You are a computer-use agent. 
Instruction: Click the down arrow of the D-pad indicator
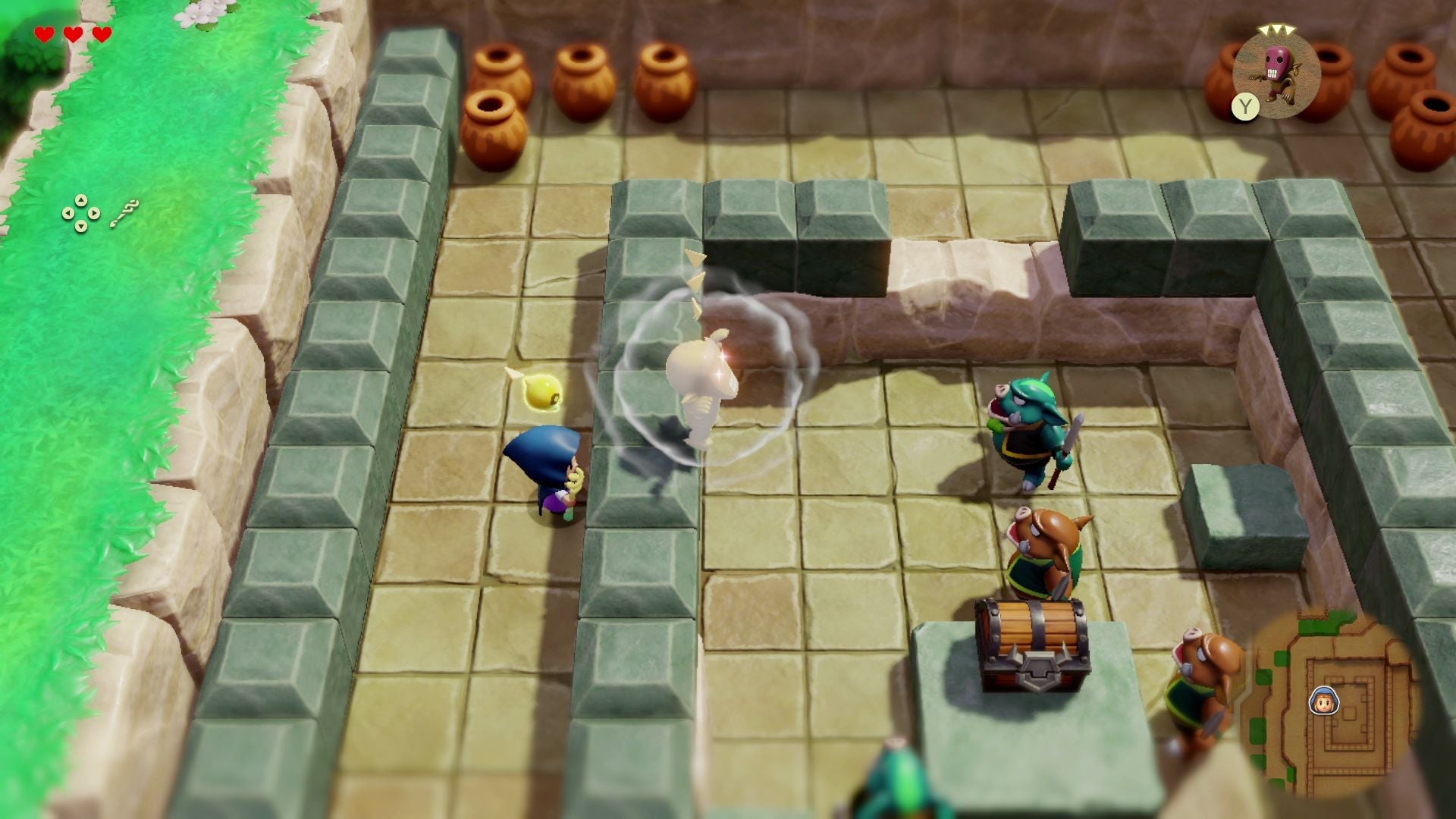[x=81, y=227]
